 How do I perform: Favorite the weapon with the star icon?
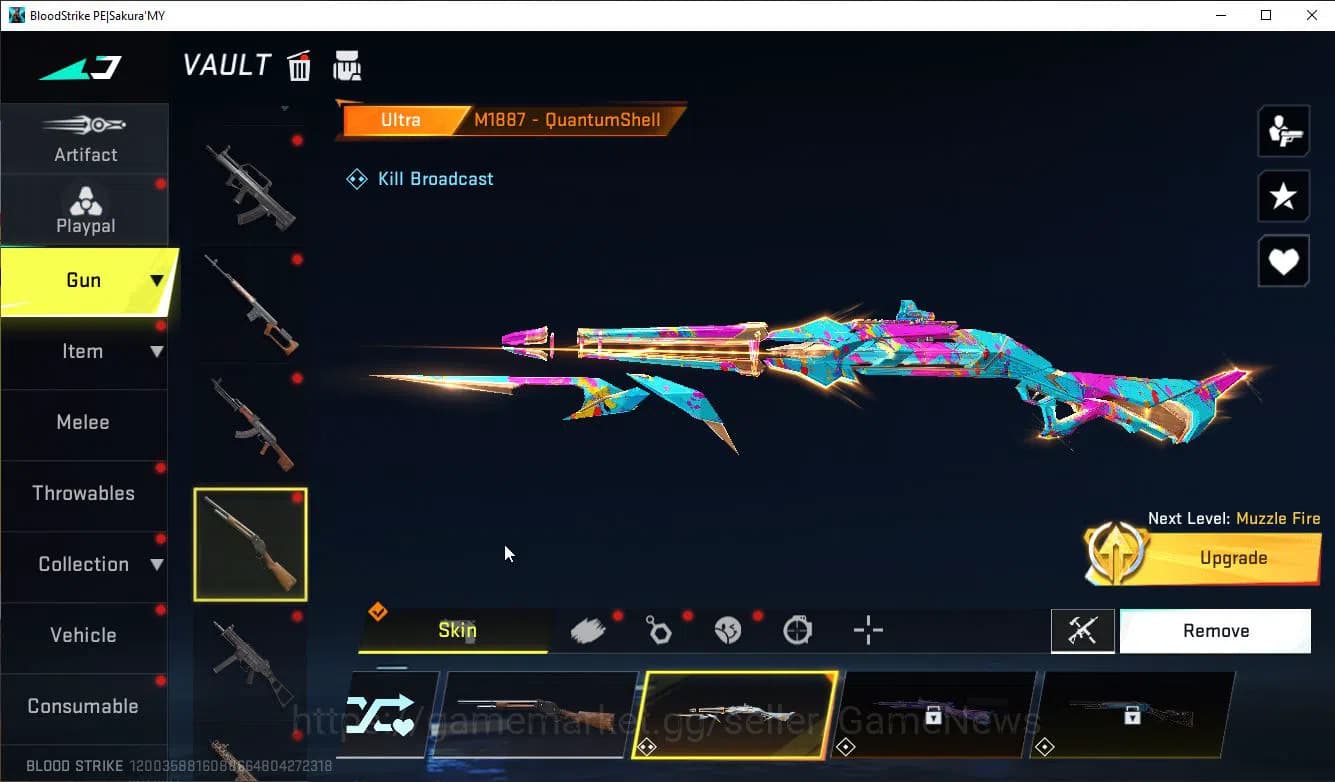point(1283,196)
